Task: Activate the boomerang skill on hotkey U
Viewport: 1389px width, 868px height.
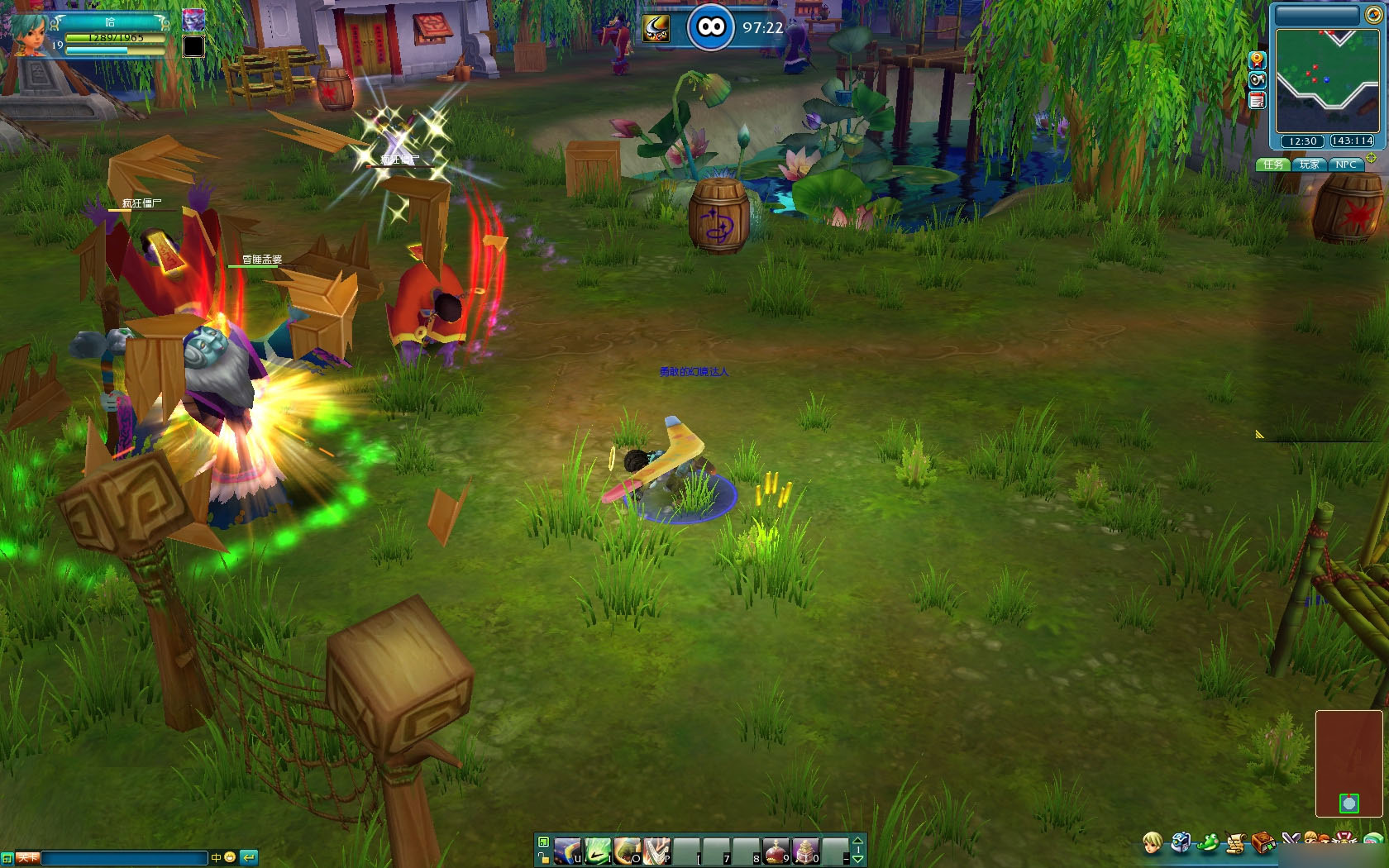Action: [x=567, y=850]
